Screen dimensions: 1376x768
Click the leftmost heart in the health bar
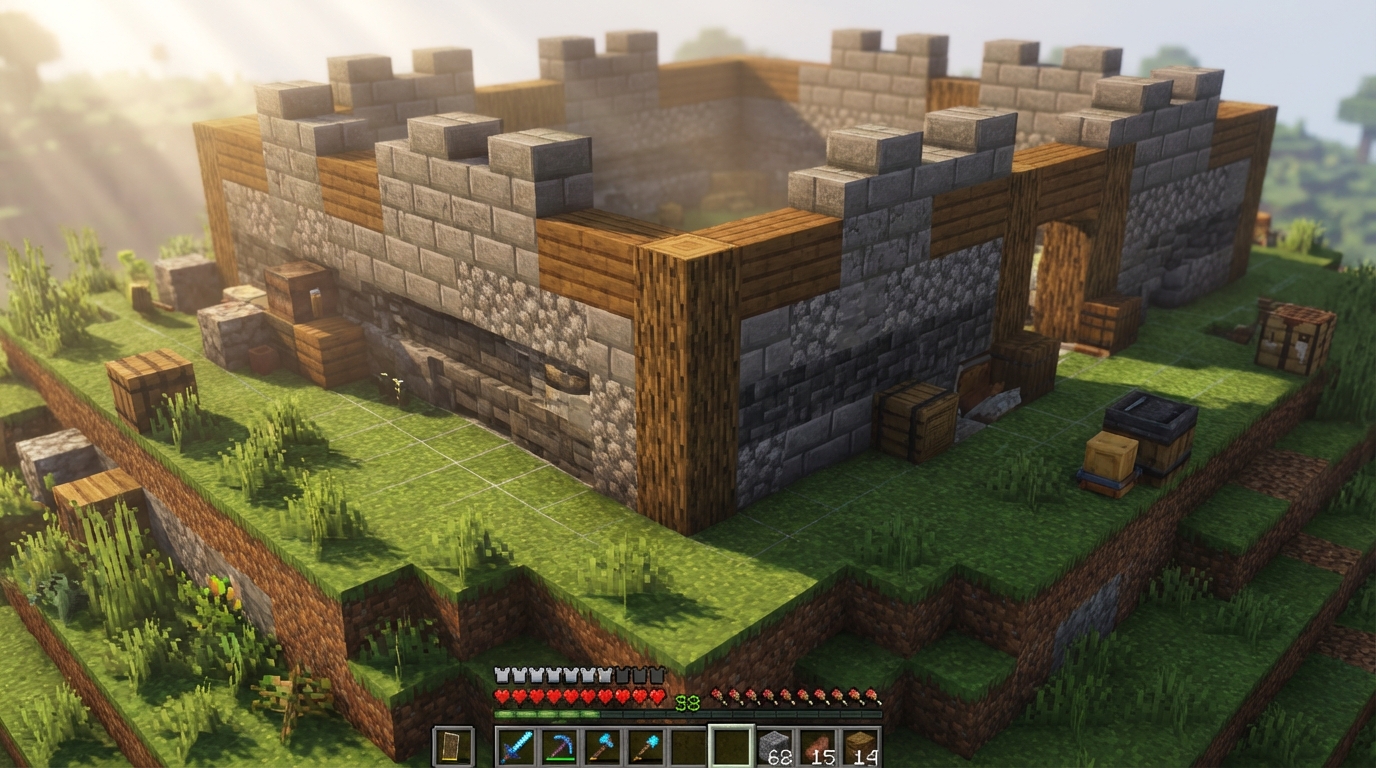click(502, 694)
